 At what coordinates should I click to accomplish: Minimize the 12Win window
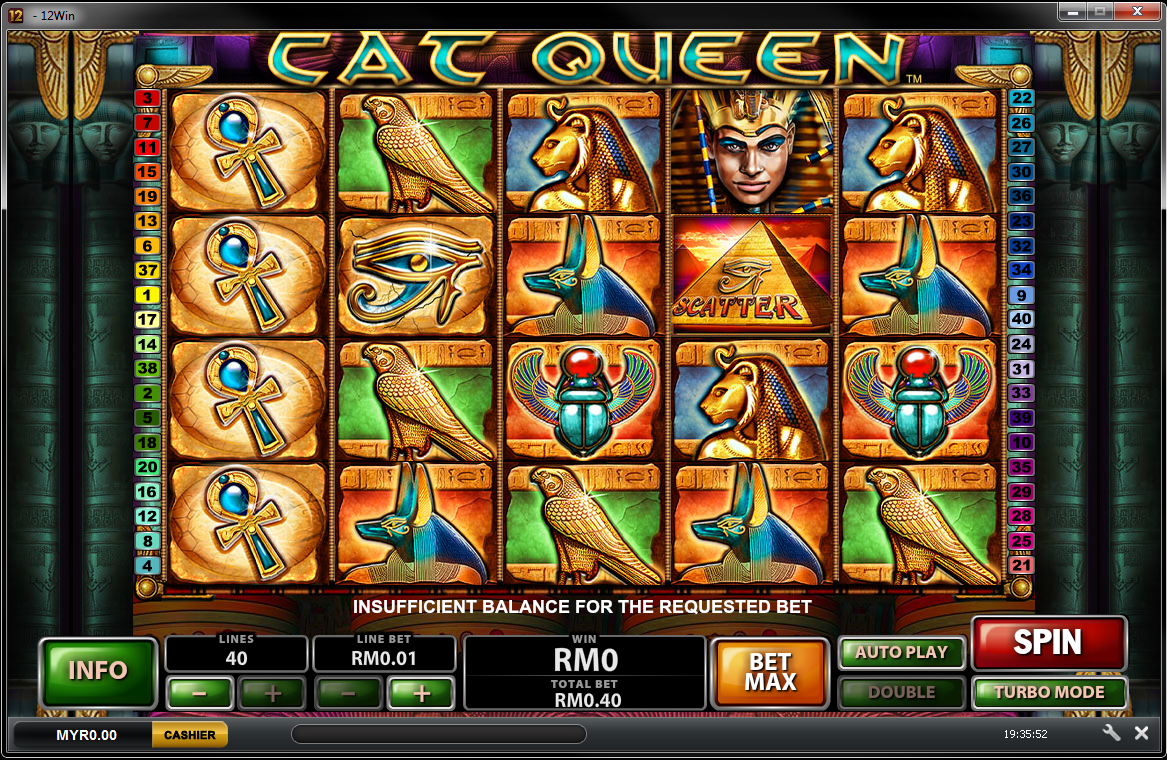coord(1075,14)
